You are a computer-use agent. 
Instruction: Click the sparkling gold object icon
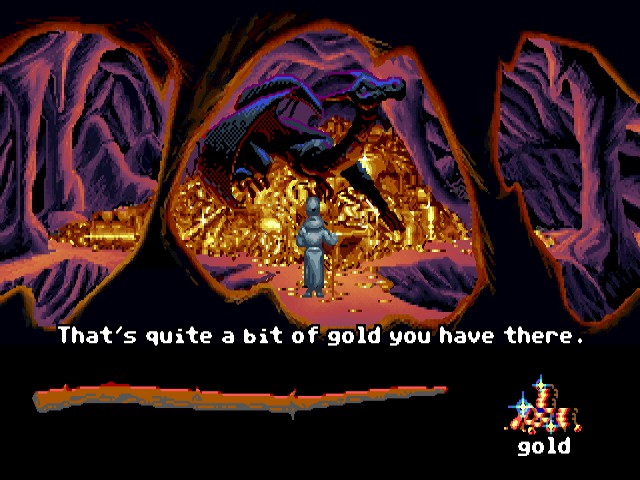tap(543, 405)
